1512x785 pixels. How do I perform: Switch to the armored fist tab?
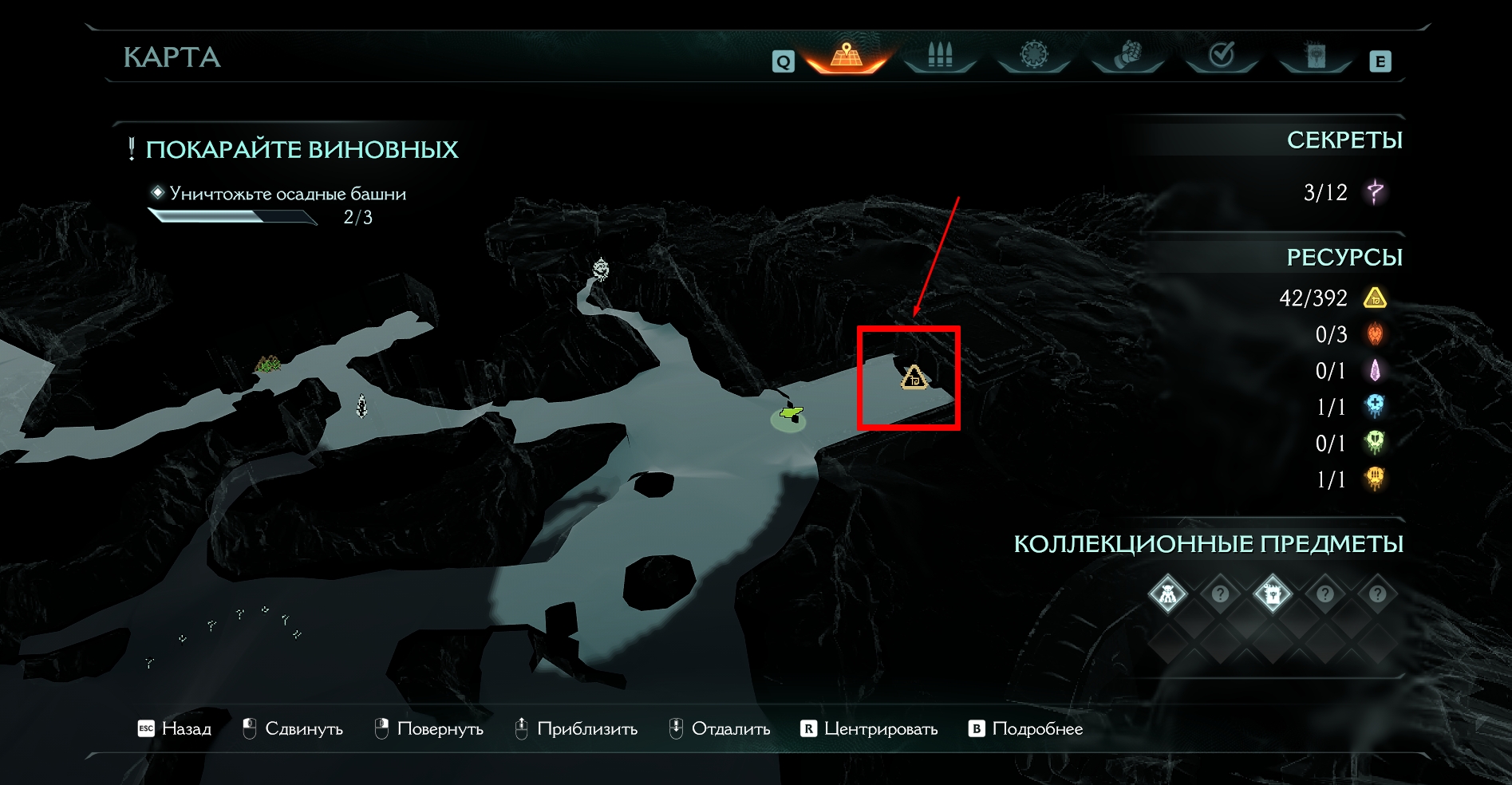[x=1127, y=55]
